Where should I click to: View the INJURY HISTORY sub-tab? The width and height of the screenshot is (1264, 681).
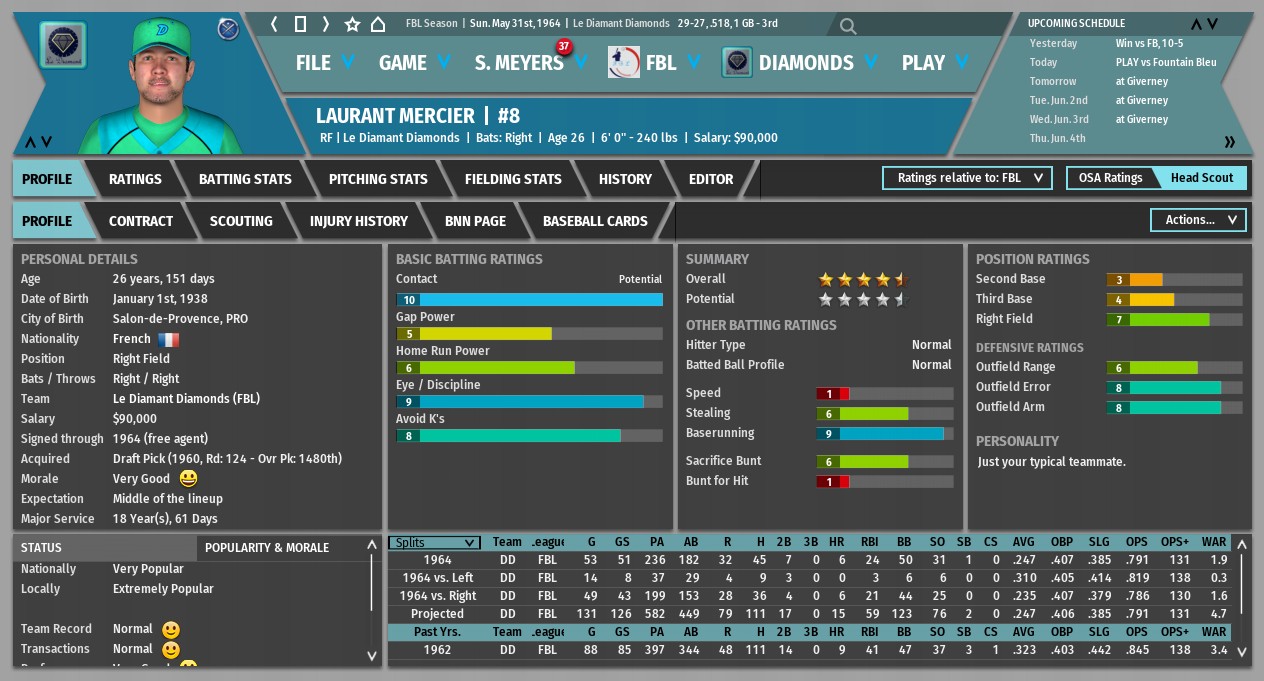pos(359,221)
